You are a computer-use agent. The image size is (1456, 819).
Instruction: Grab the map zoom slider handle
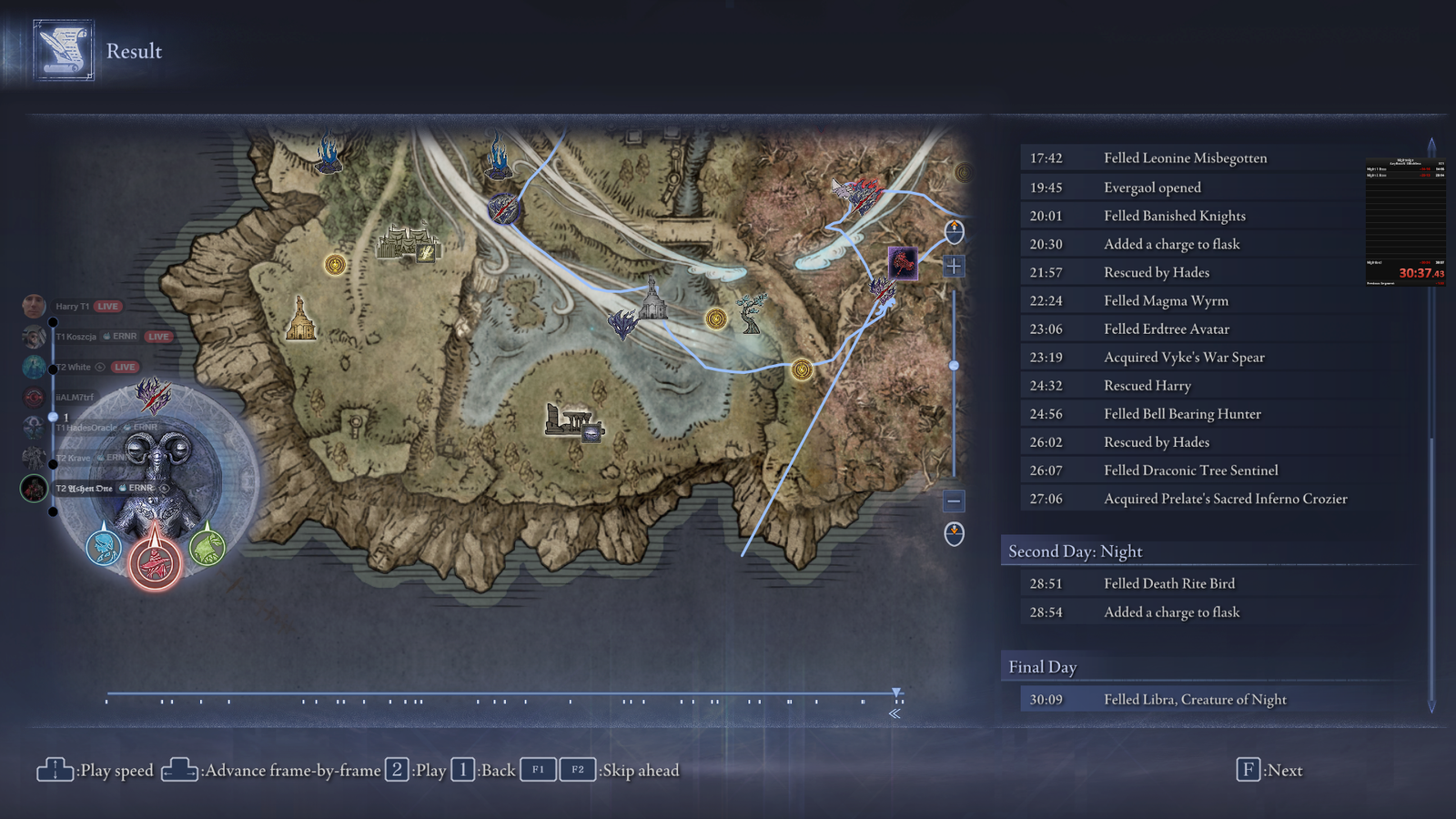954,366
